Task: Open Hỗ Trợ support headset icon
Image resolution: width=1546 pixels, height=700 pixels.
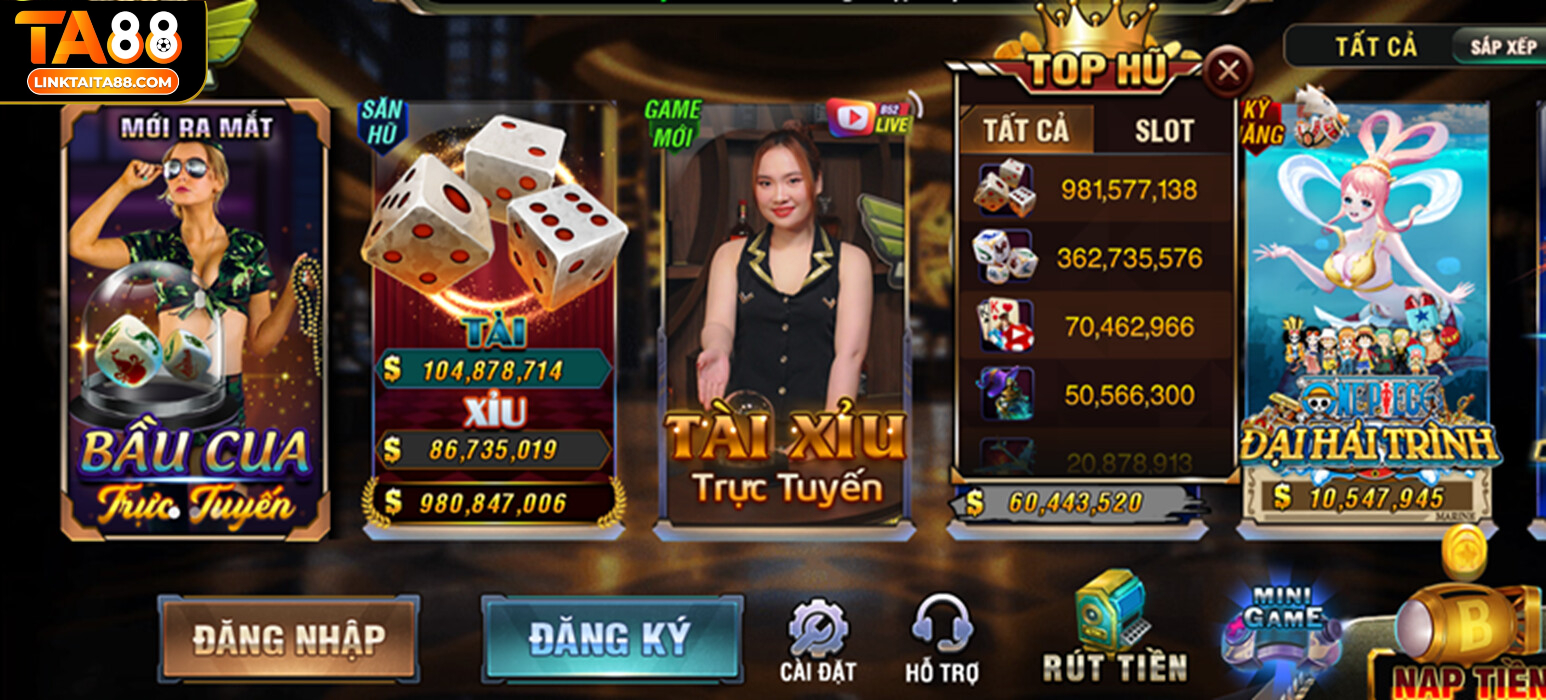Action: point(941,642)
